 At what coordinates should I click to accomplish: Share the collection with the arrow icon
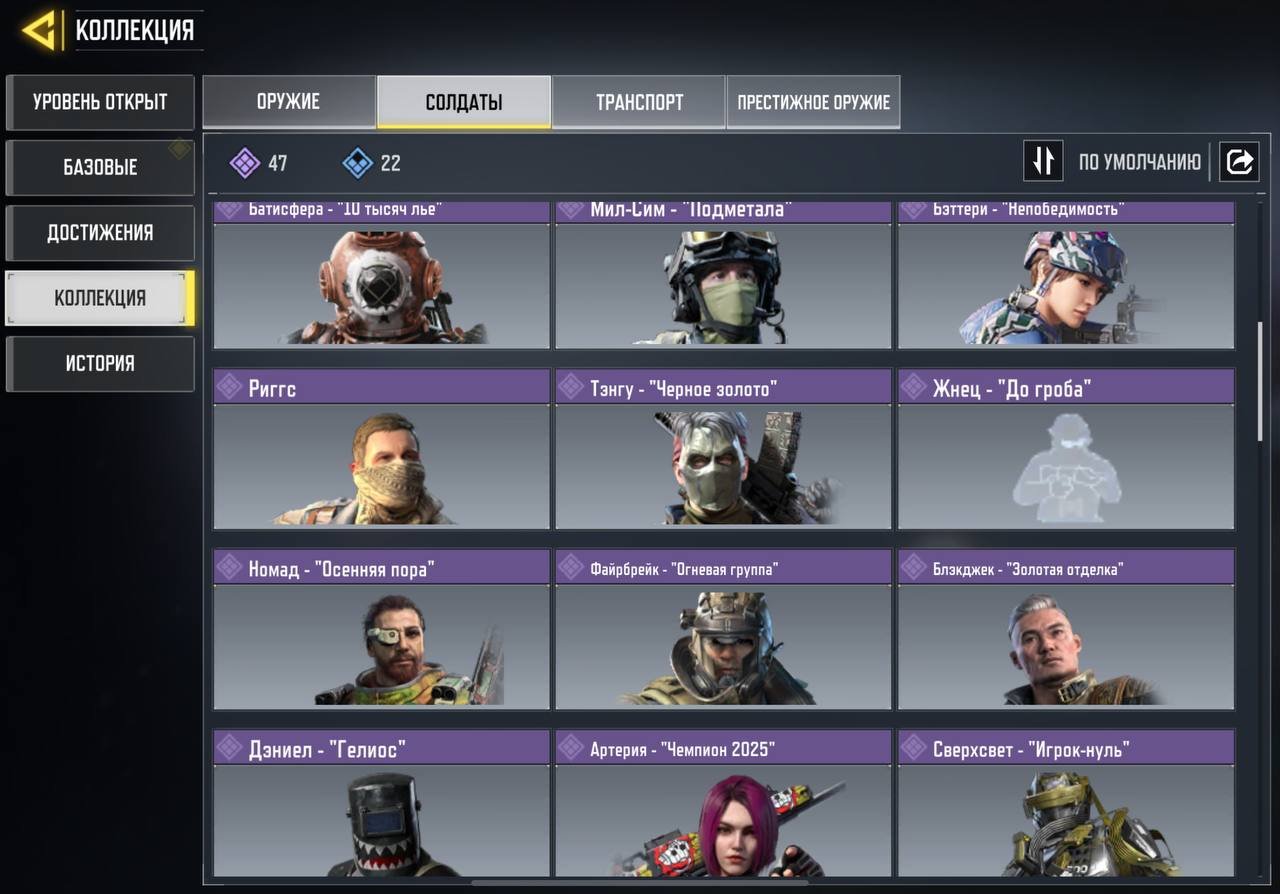pyautogui.click(x=1239, y=161)
